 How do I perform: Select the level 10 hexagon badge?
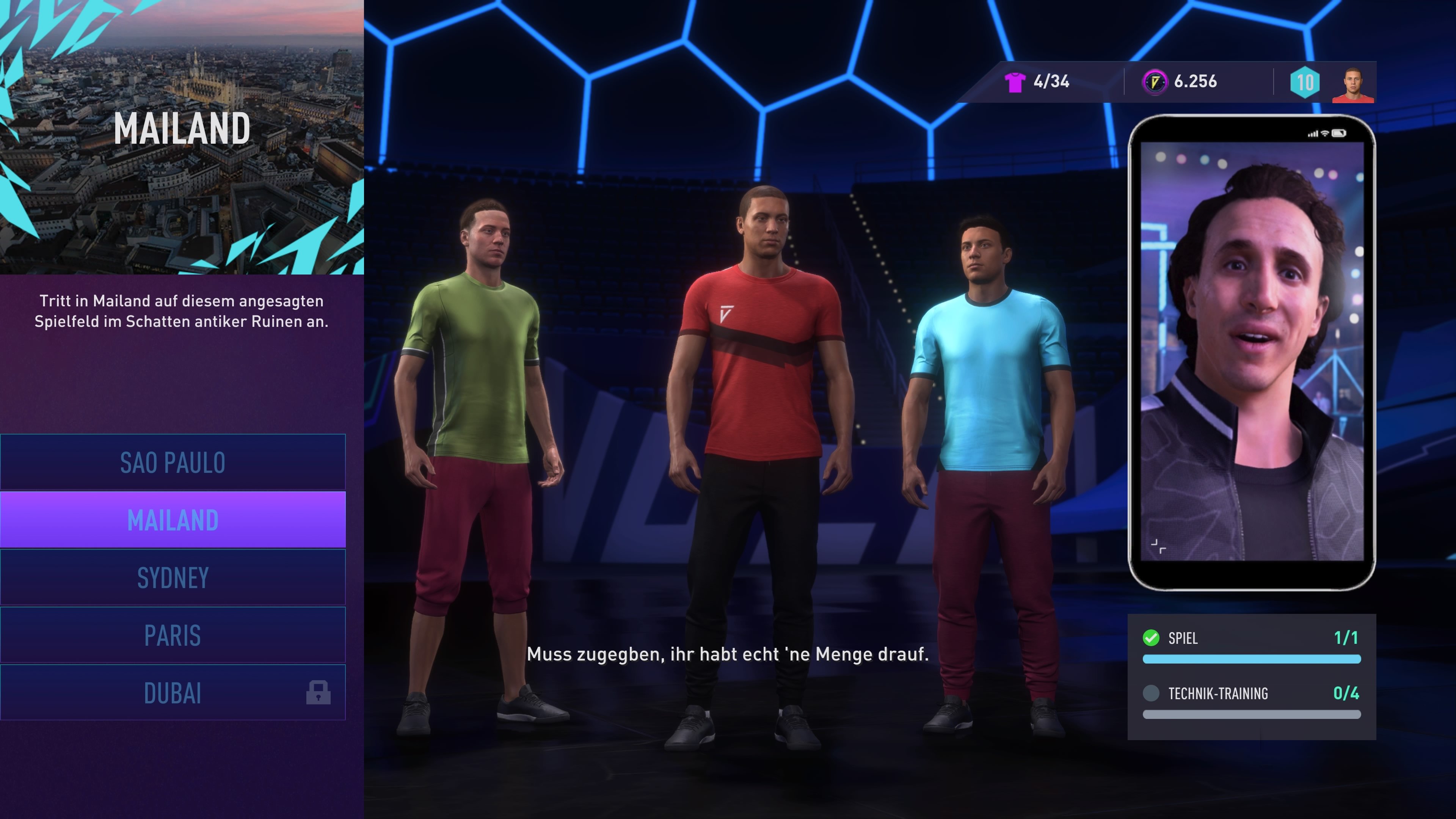[x=1305, y=82]
